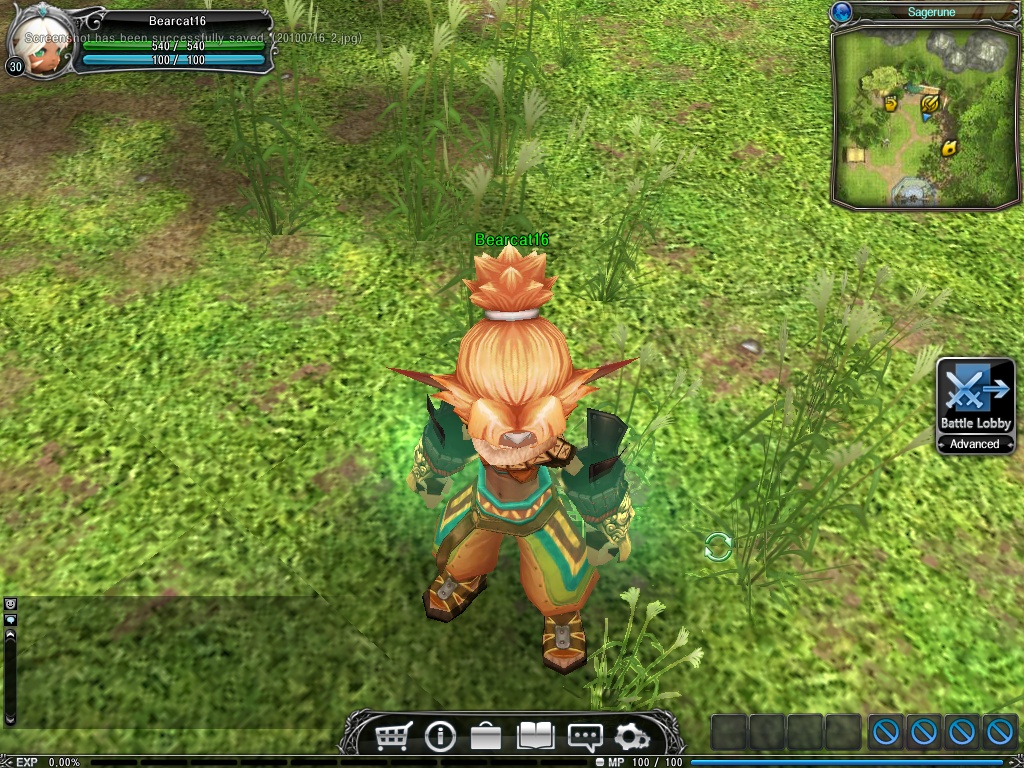Image resolution: width=1024 pixels, height=768 pixels.
Task: Click the rotating arrows icon beside the character
Action: tap(718, 546)
